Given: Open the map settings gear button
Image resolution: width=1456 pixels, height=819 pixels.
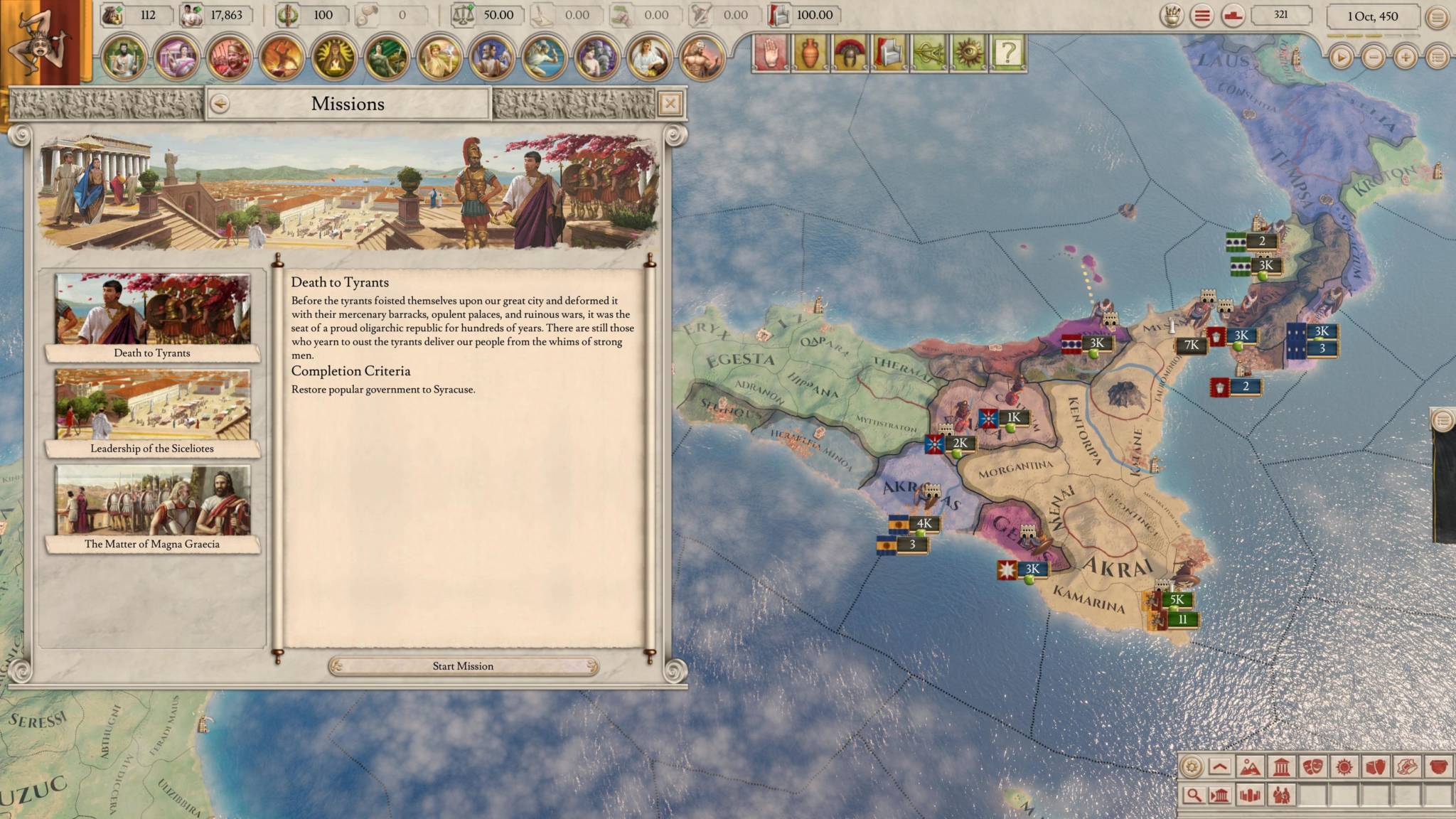Looking at the screenshot, I should tap(1192, 767).
